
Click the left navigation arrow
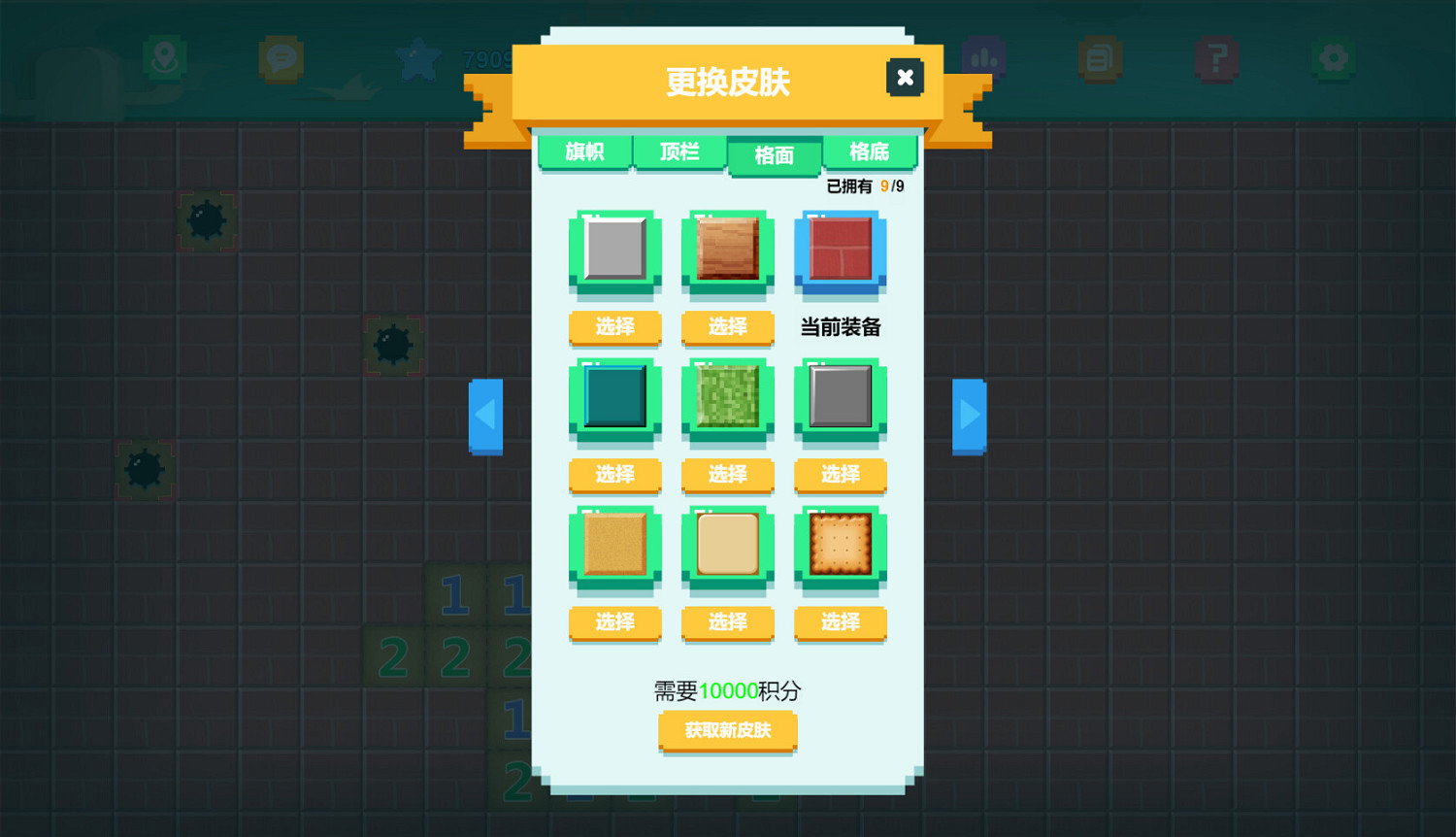point(486,416)
